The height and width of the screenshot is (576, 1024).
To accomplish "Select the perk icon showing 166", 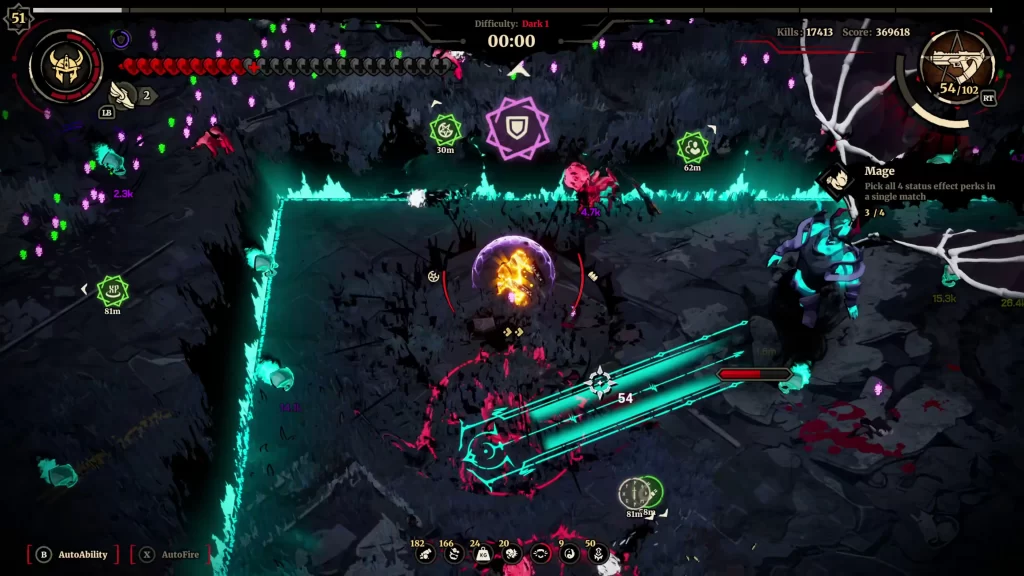I will coord(454,554).
